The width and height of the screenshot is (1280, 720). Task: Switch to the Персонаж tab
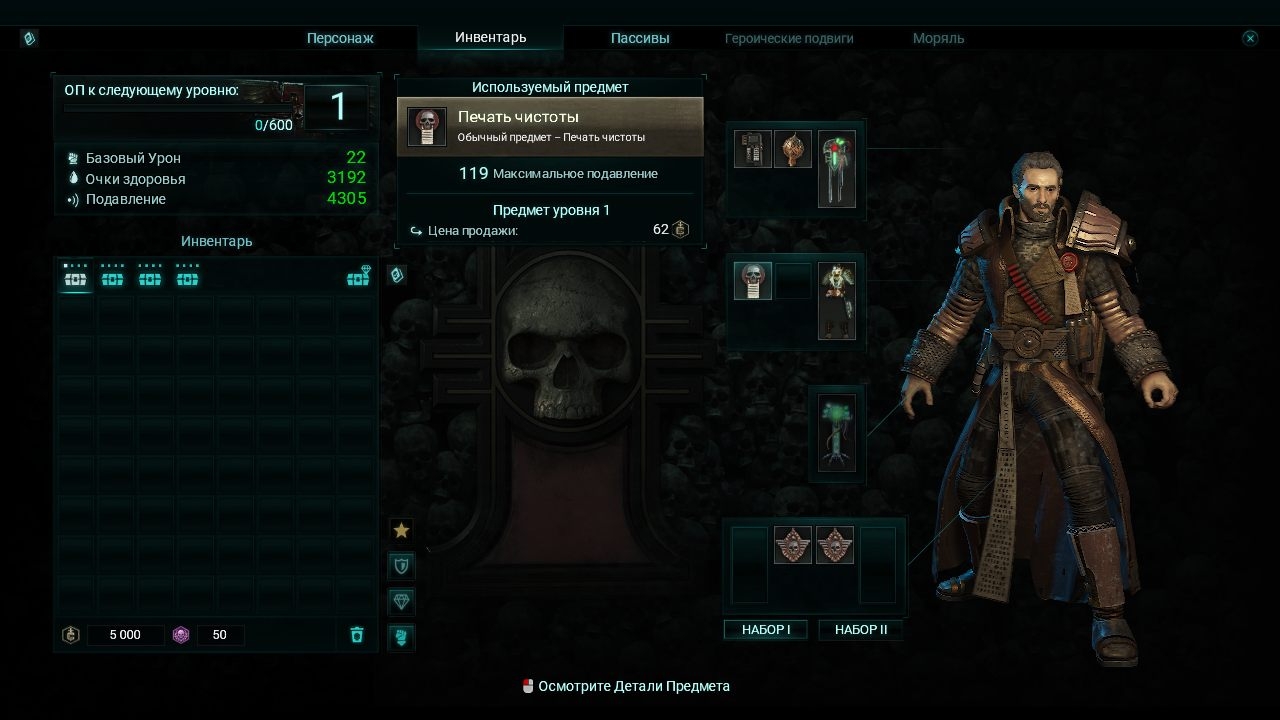click(340, 38)
